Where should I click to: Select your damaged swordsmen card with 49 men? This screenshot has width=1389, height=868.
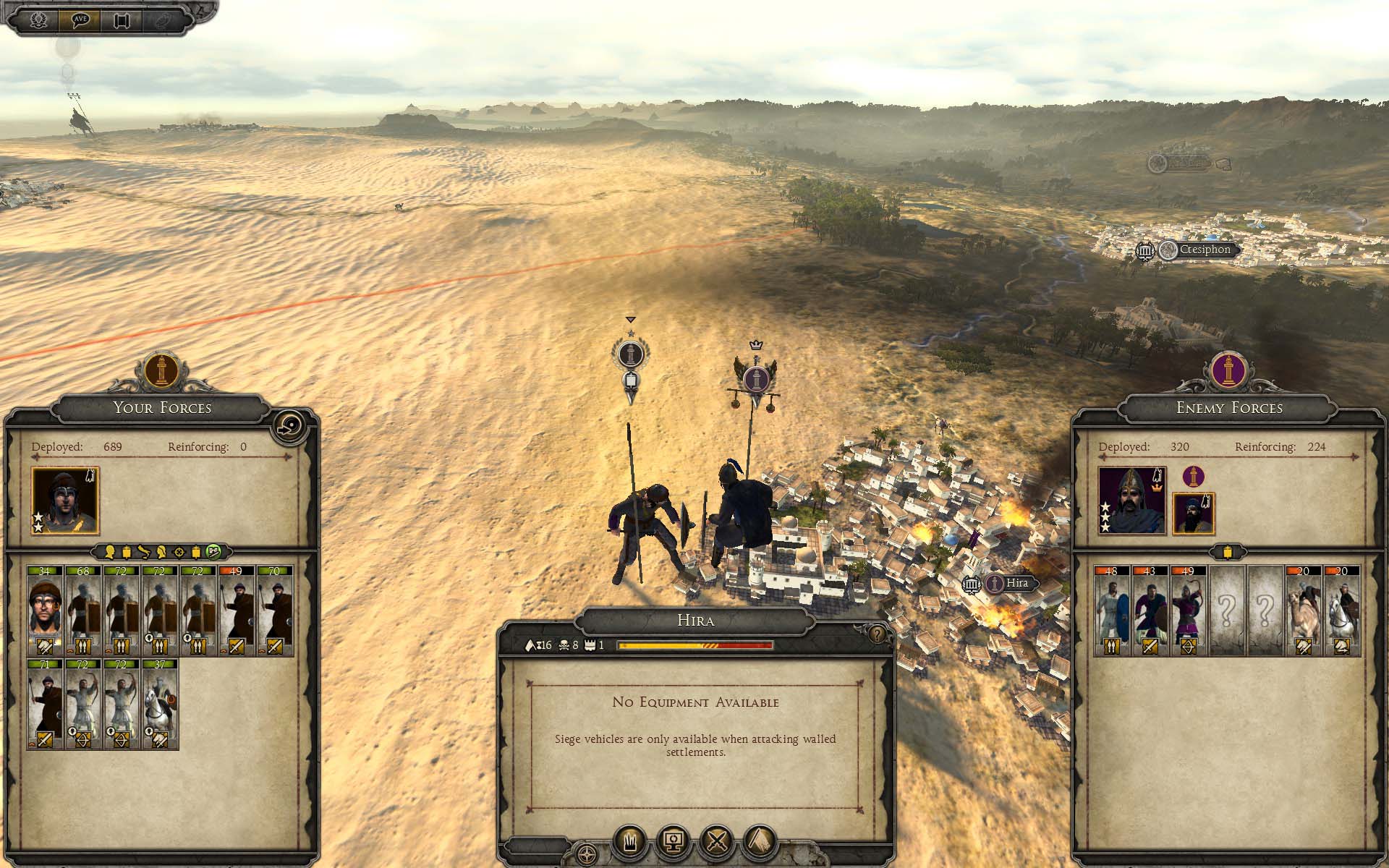coord(237,610)
